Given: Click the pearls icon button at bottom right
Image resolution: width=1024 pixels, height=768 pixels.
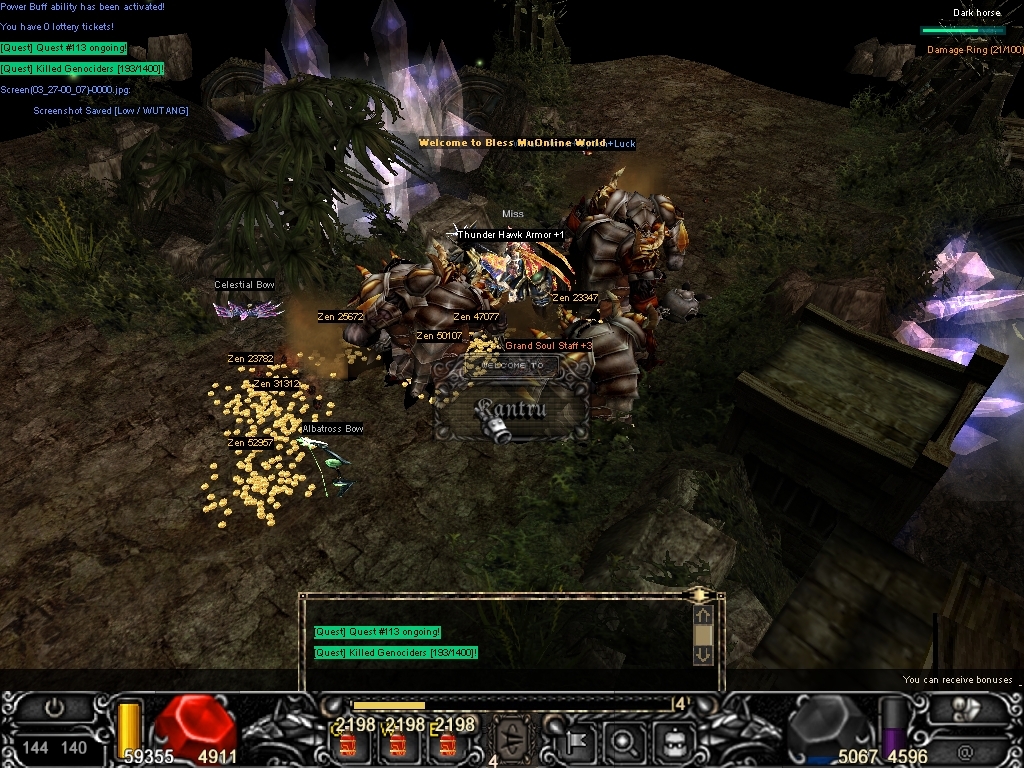Looking at the screenshot, I should (x=967, y=707).
